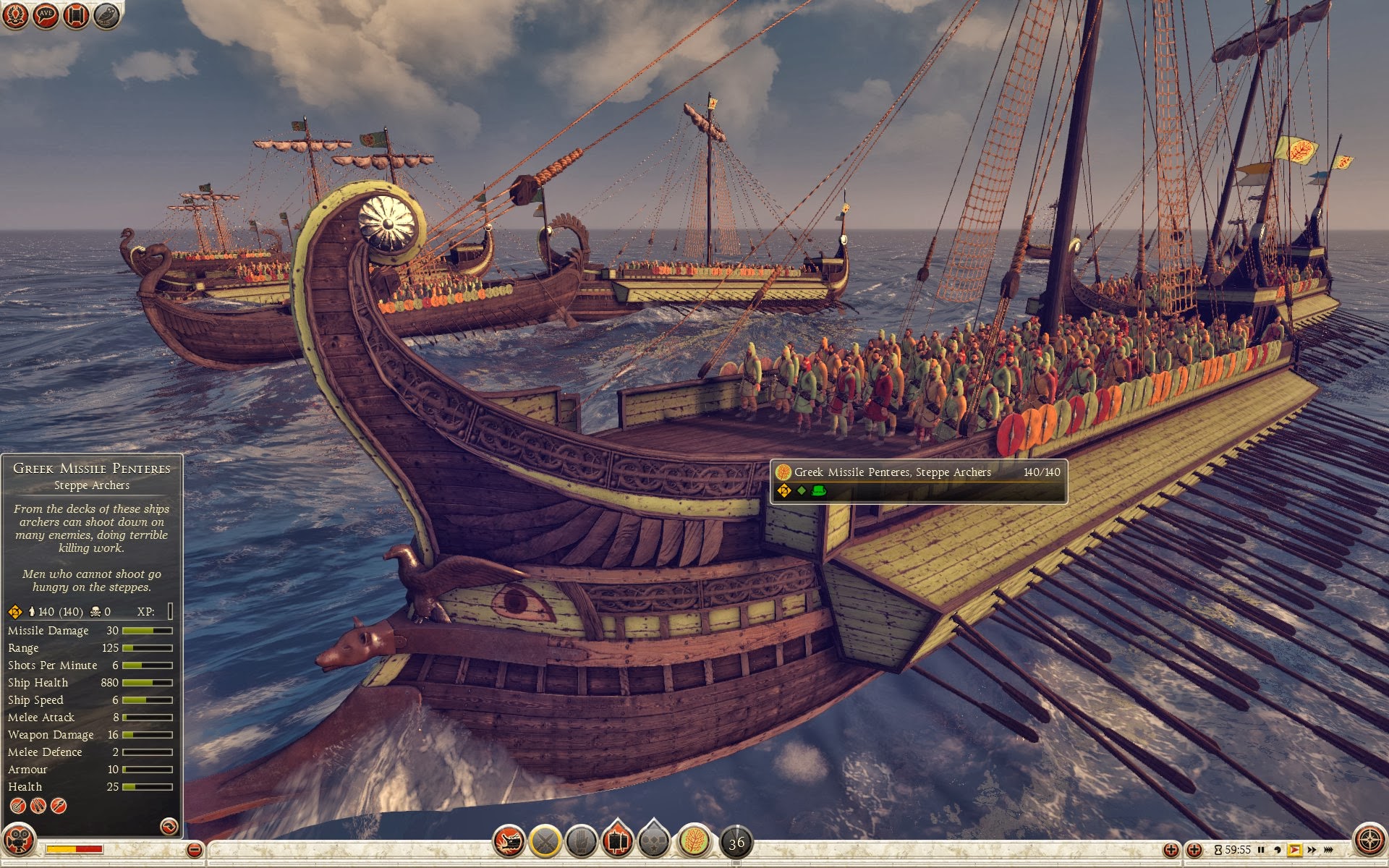The image size is (1389, 868).
Task: Set battle speed to fastest forward
Action: point(1328,850)
